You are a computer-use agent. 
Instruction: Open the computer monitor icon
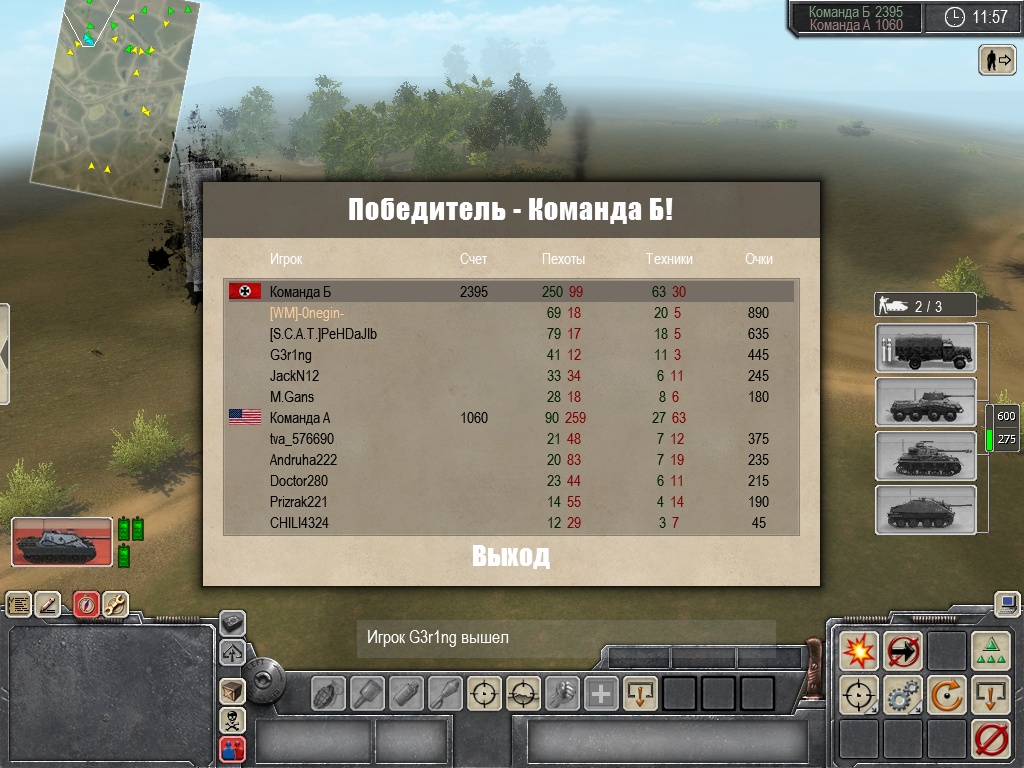coord(1007,603)
